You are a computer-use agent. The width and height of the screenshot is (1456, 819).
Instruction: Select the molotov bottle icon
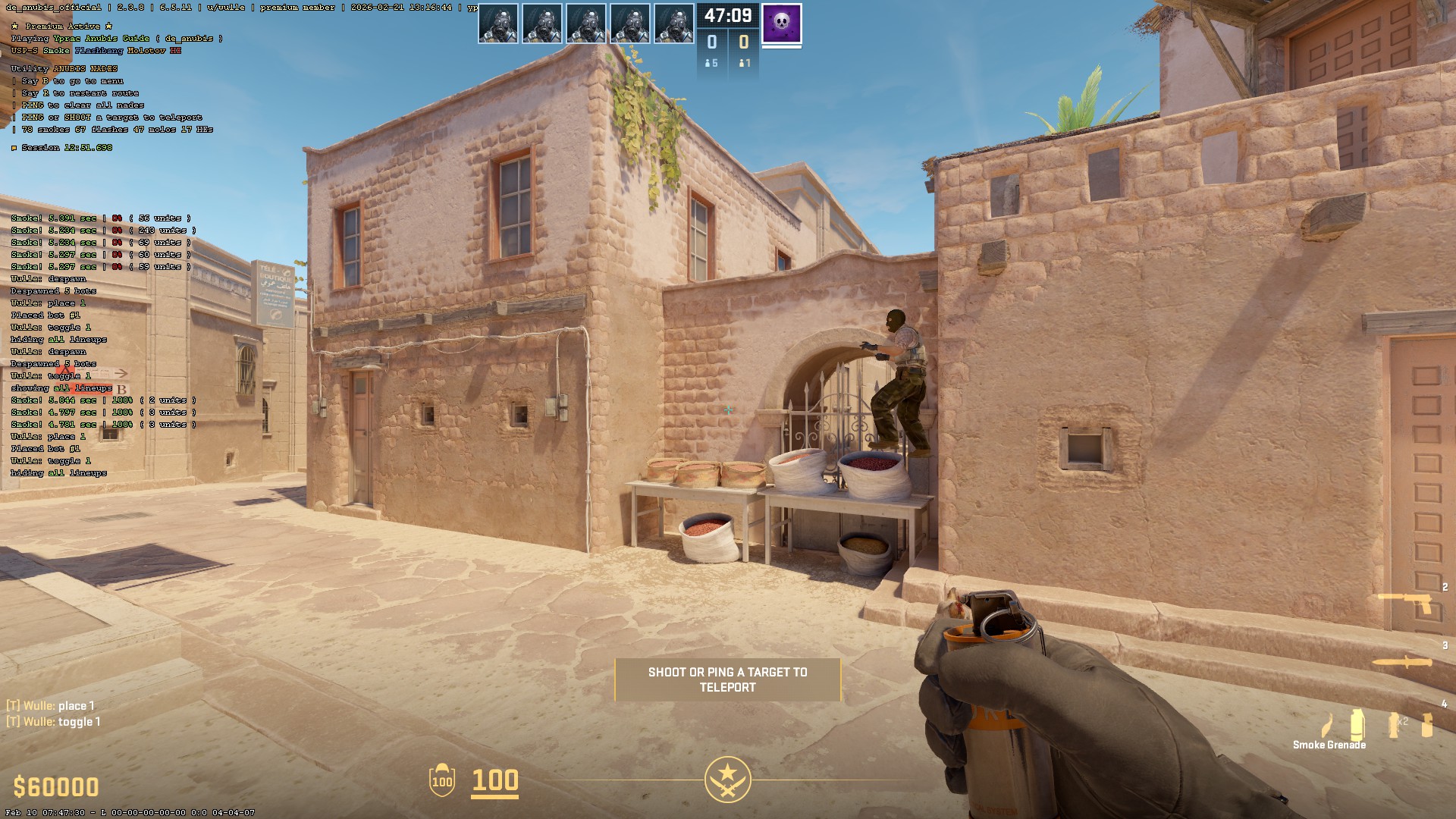tap(1327, 726)
